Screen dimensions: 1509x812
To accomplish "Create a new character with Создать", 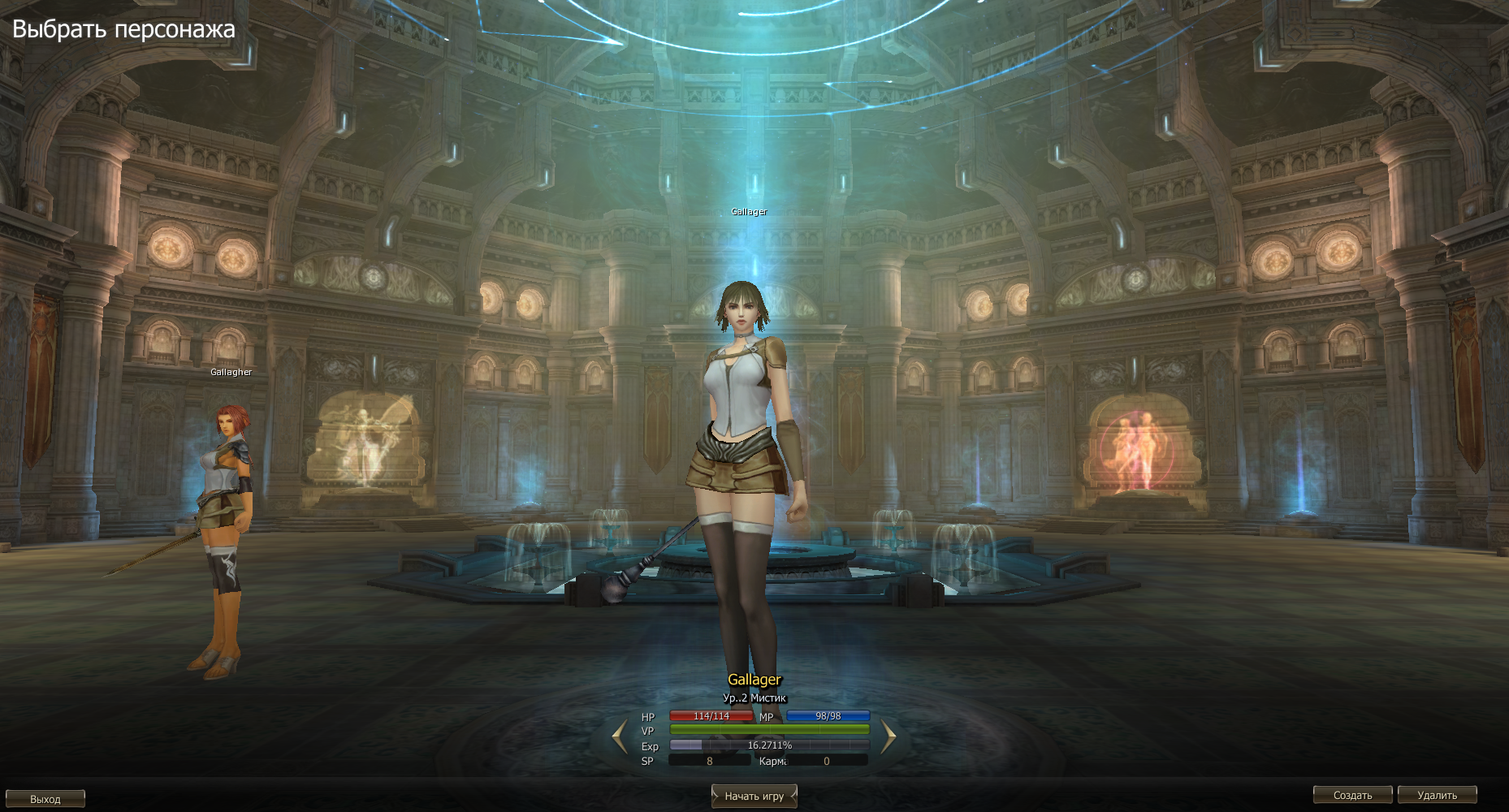I will 1352,795.
